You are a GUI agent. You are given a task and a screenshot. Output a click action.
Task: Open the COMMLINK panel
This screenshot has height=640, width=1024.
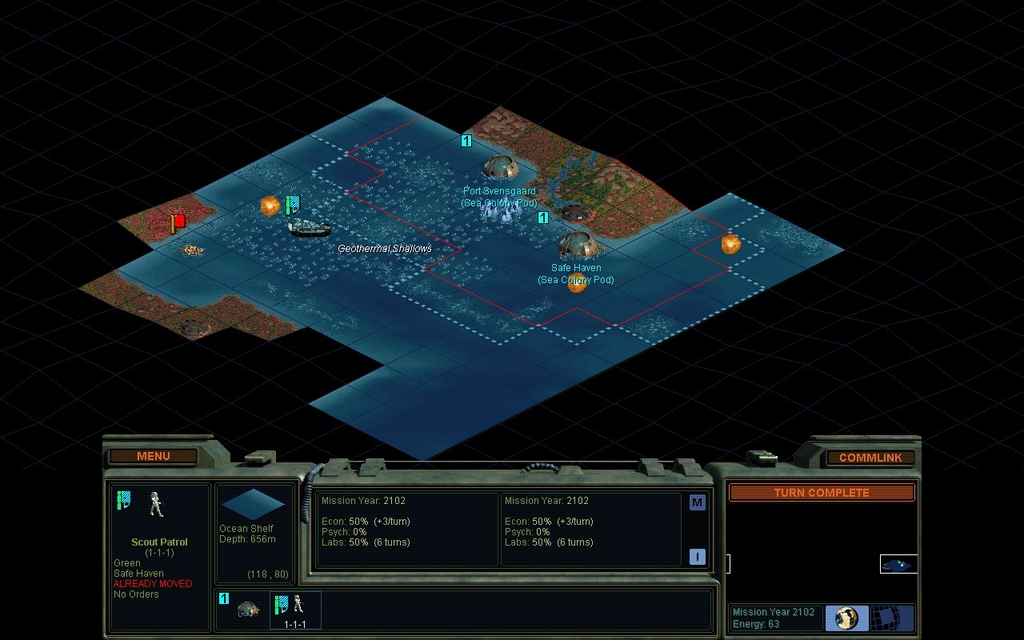pyautogui.click(x=869, y=458)
